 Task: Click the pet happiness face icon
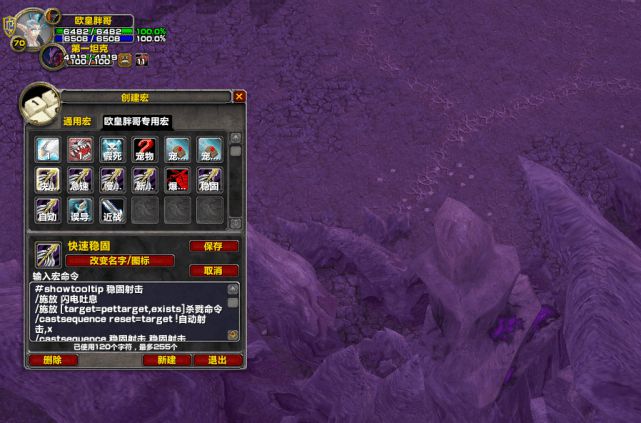(x=126, y=60)
